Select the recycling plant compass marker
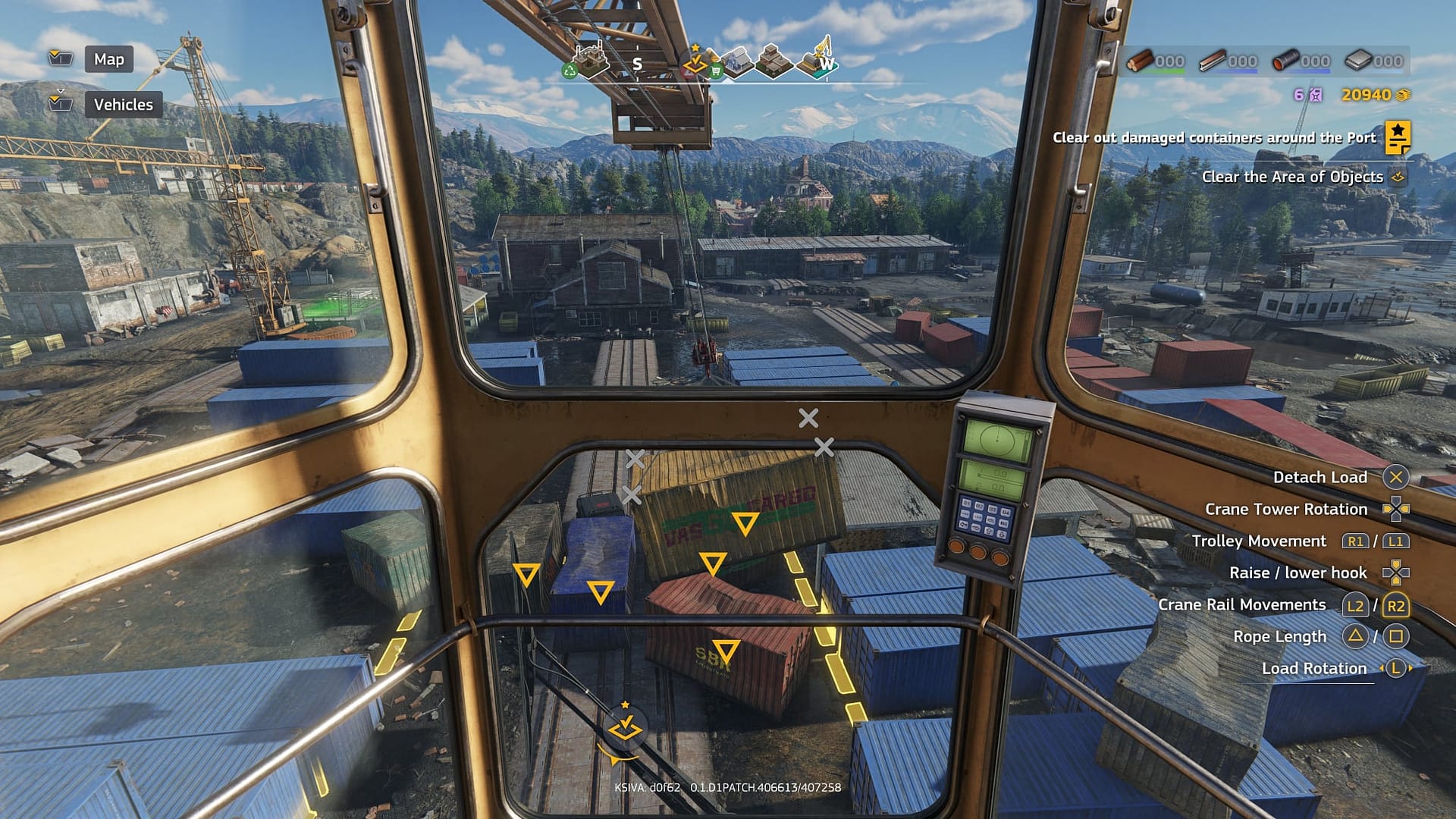Screen dimensions: 1456x819 point(589,61)
